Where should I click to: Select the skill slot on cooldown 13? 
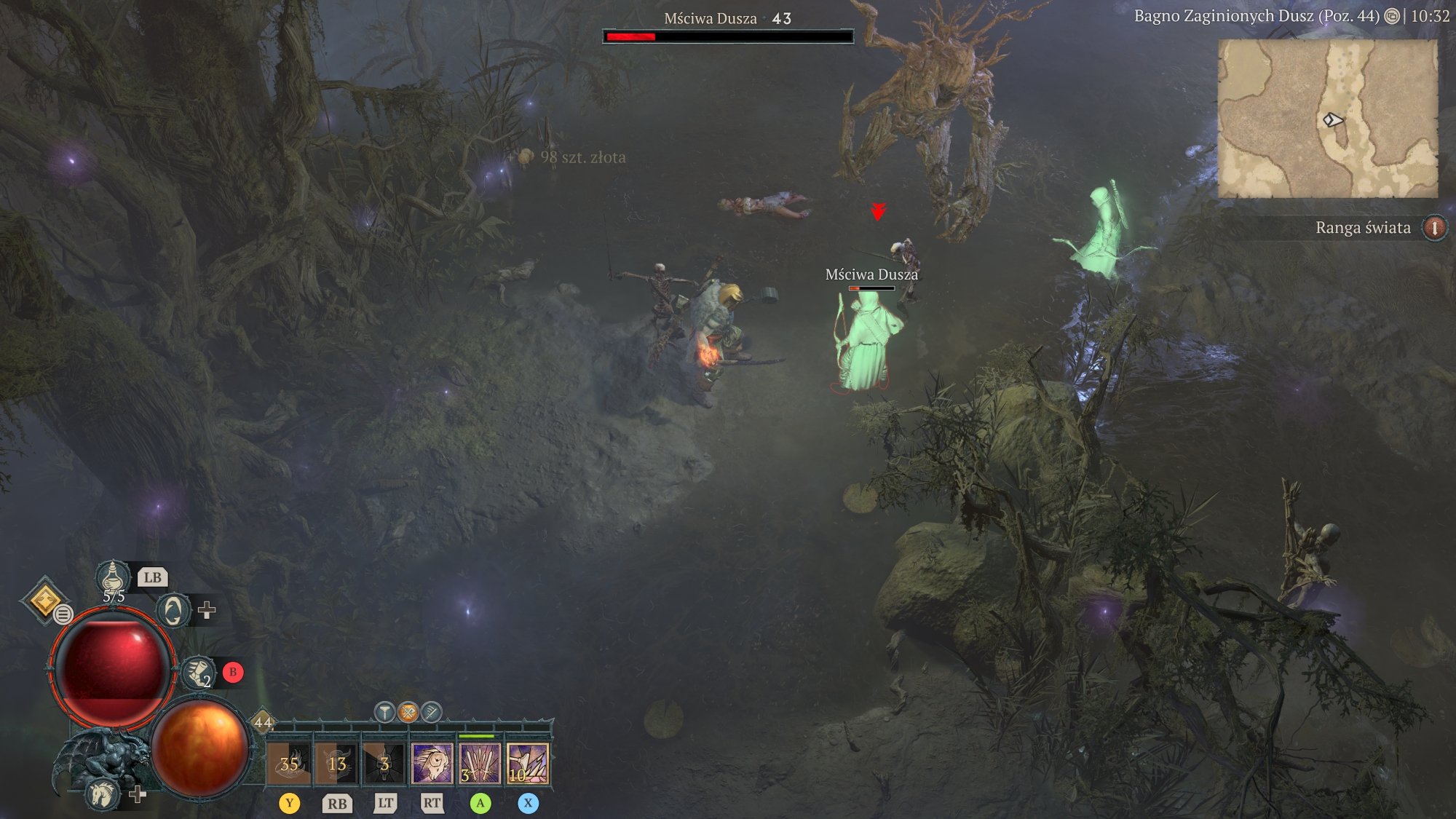[336, 764]
